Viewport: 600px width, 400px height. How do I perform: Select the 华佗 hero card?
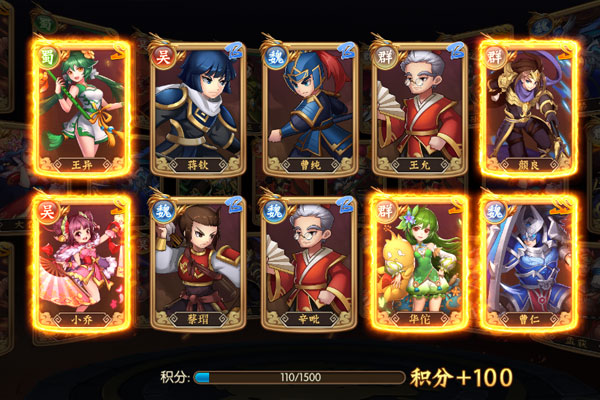[x=413, y=264]
